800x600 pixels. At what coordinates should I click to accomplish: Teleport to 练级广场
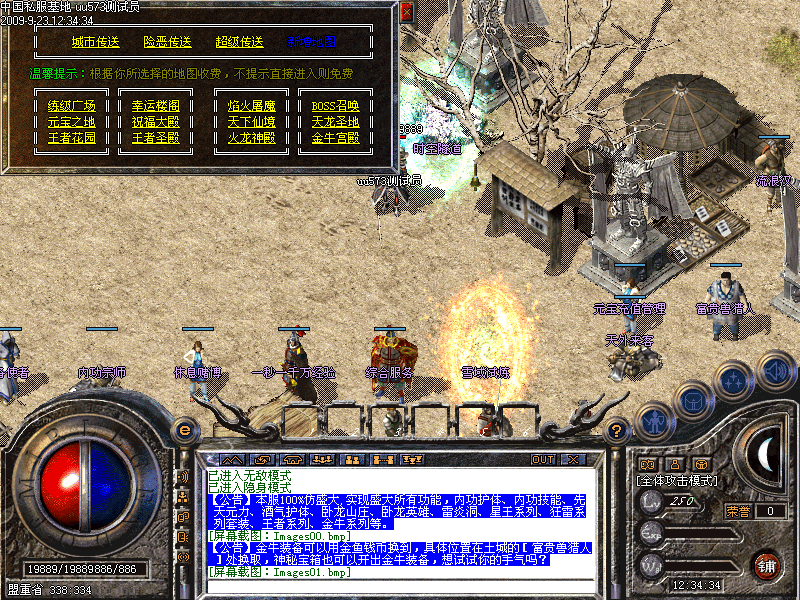(x=72, y=106)
